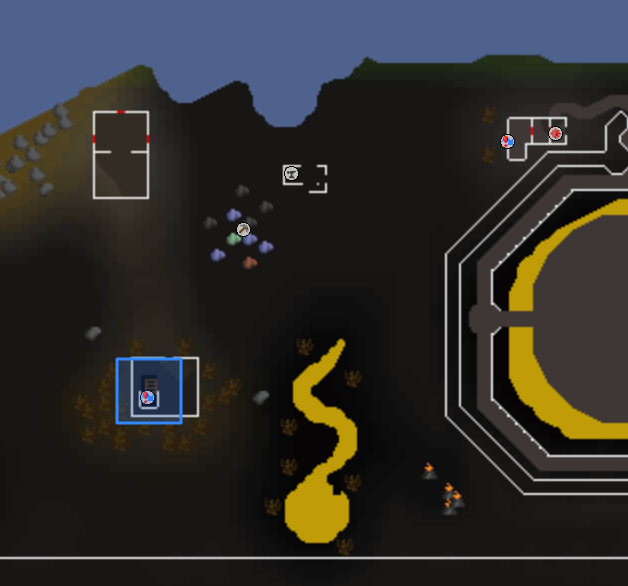The width and height of the screenshot is (628, 586).
Task: Select the red-and-blue marker beside the starburst building
Action: point(508,141)
